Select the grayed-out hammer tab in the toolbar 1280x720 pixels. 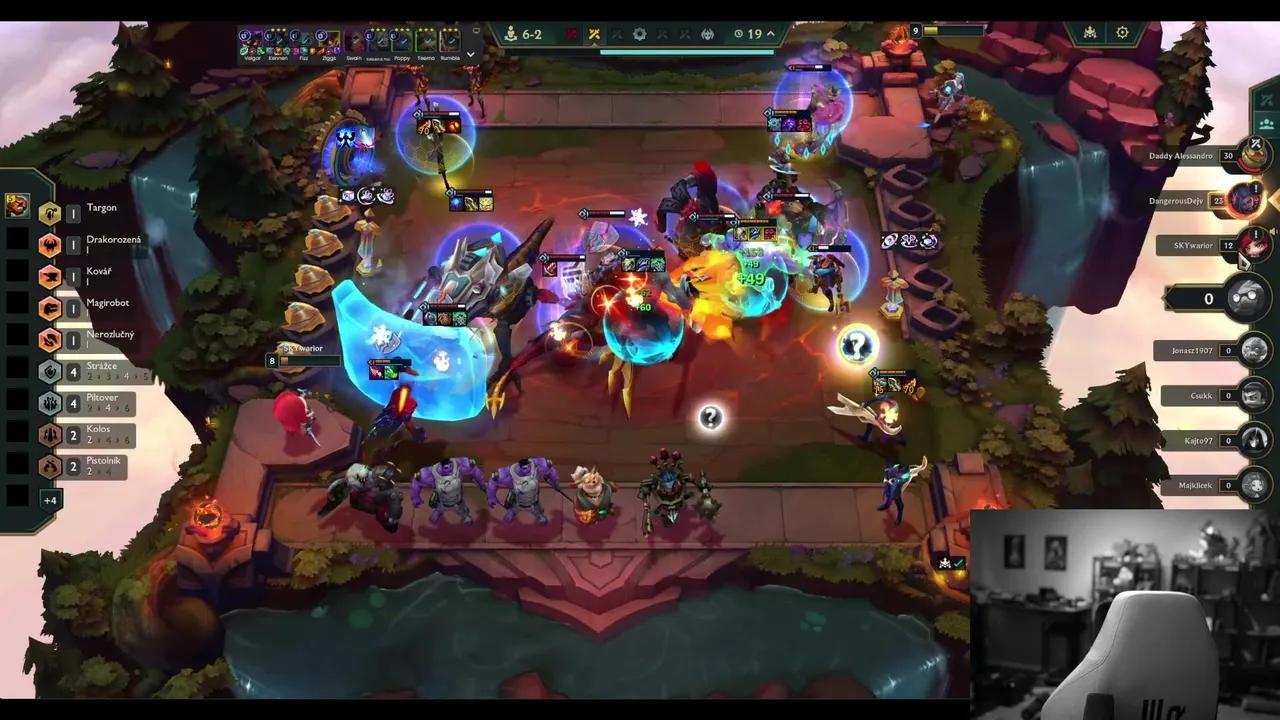coord(618,34)
